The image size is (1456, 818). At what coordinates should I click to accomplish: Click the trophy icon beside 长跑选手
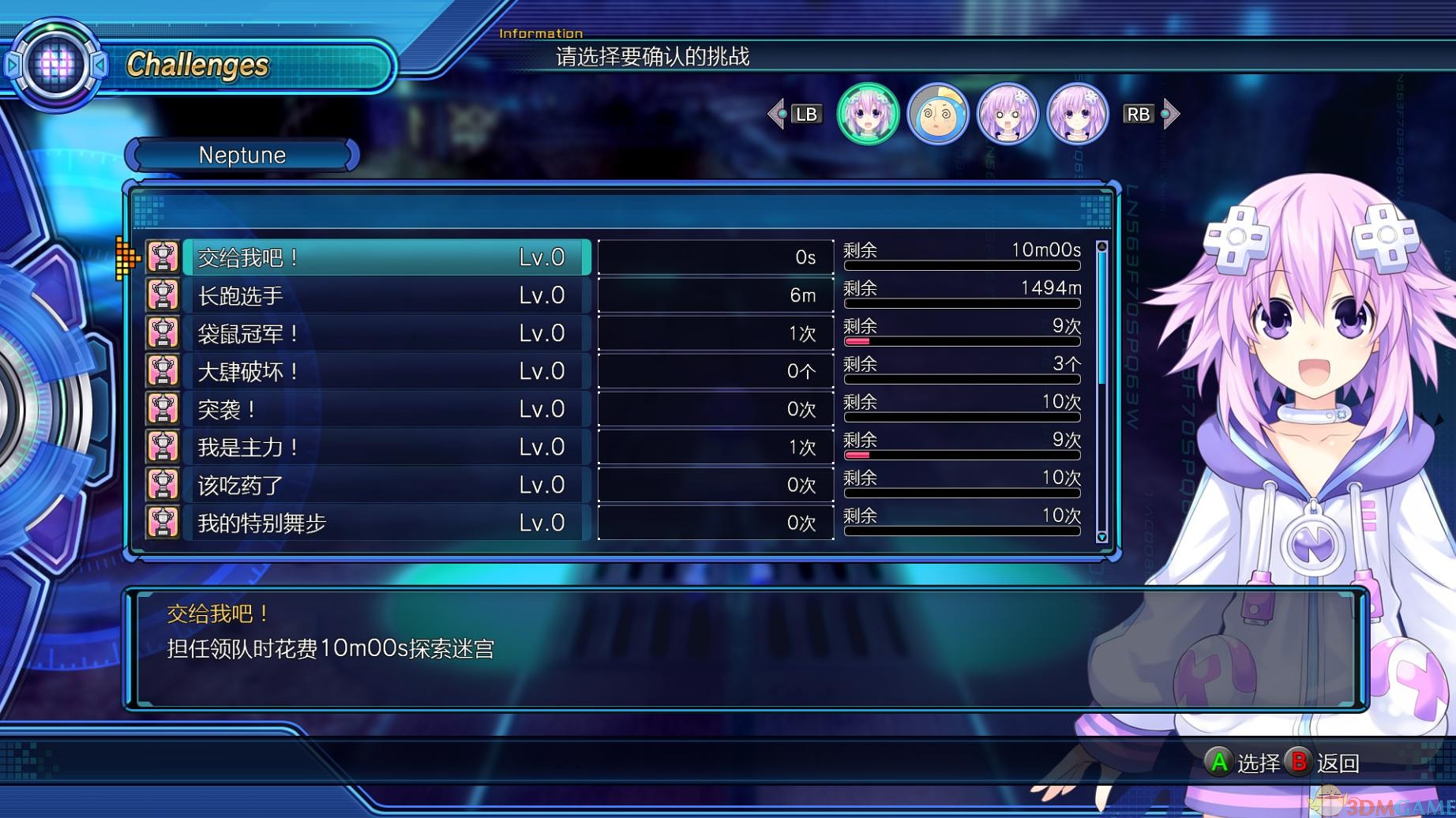tap(163, 295)
